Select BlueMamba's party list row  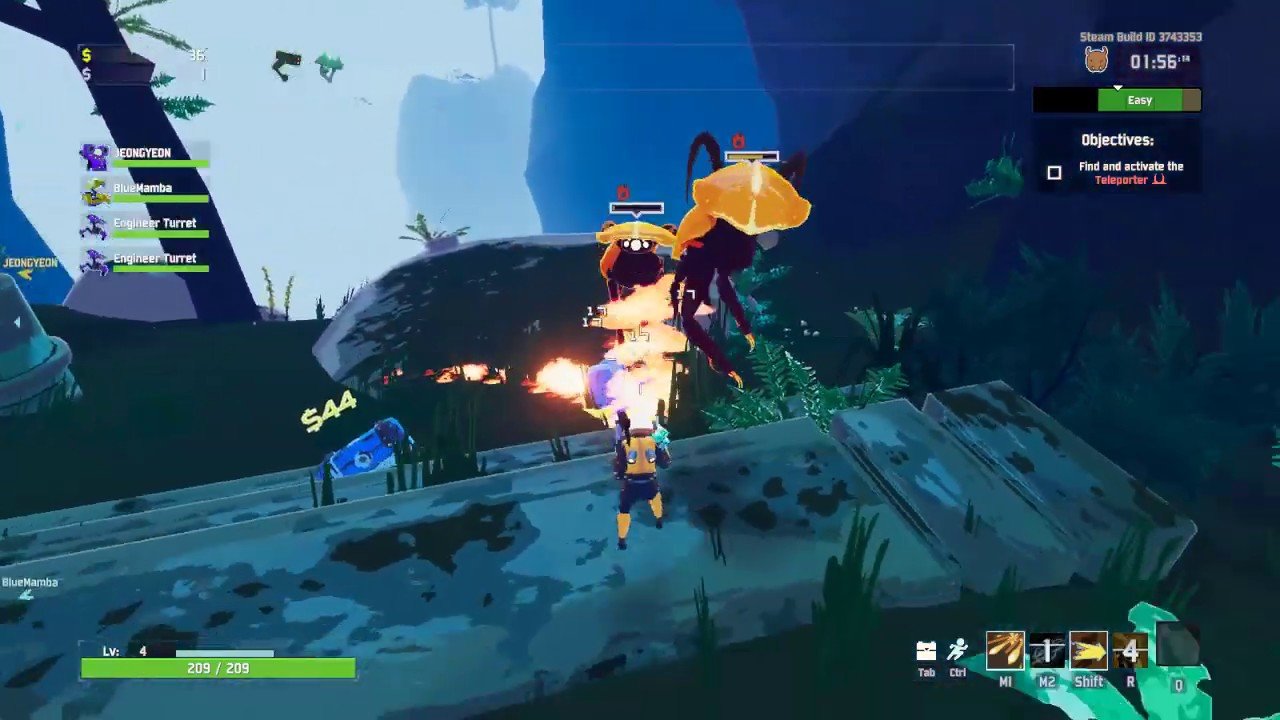click(146, 191)
